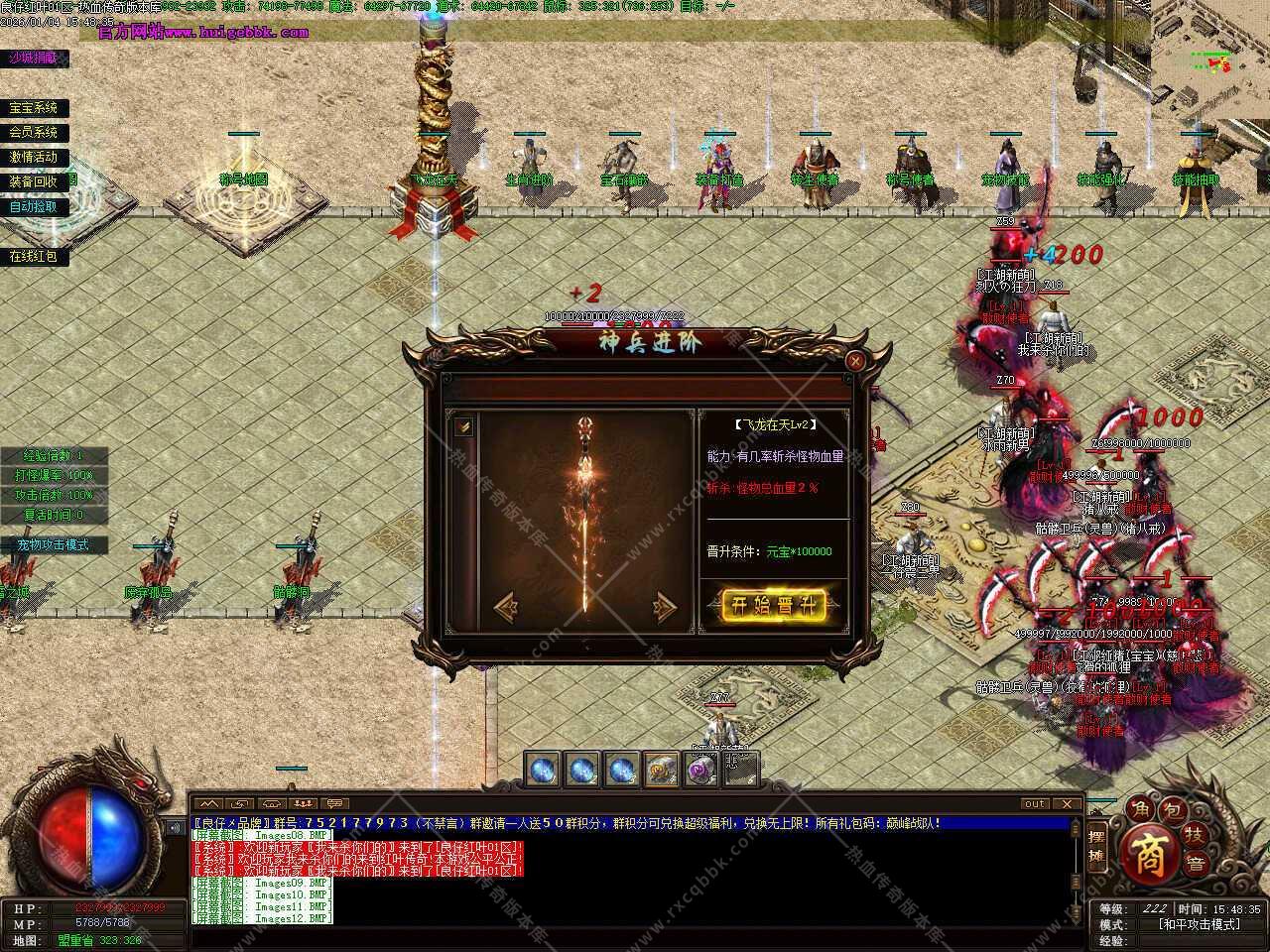Open the 会员系统 menu

coord(35,132)
